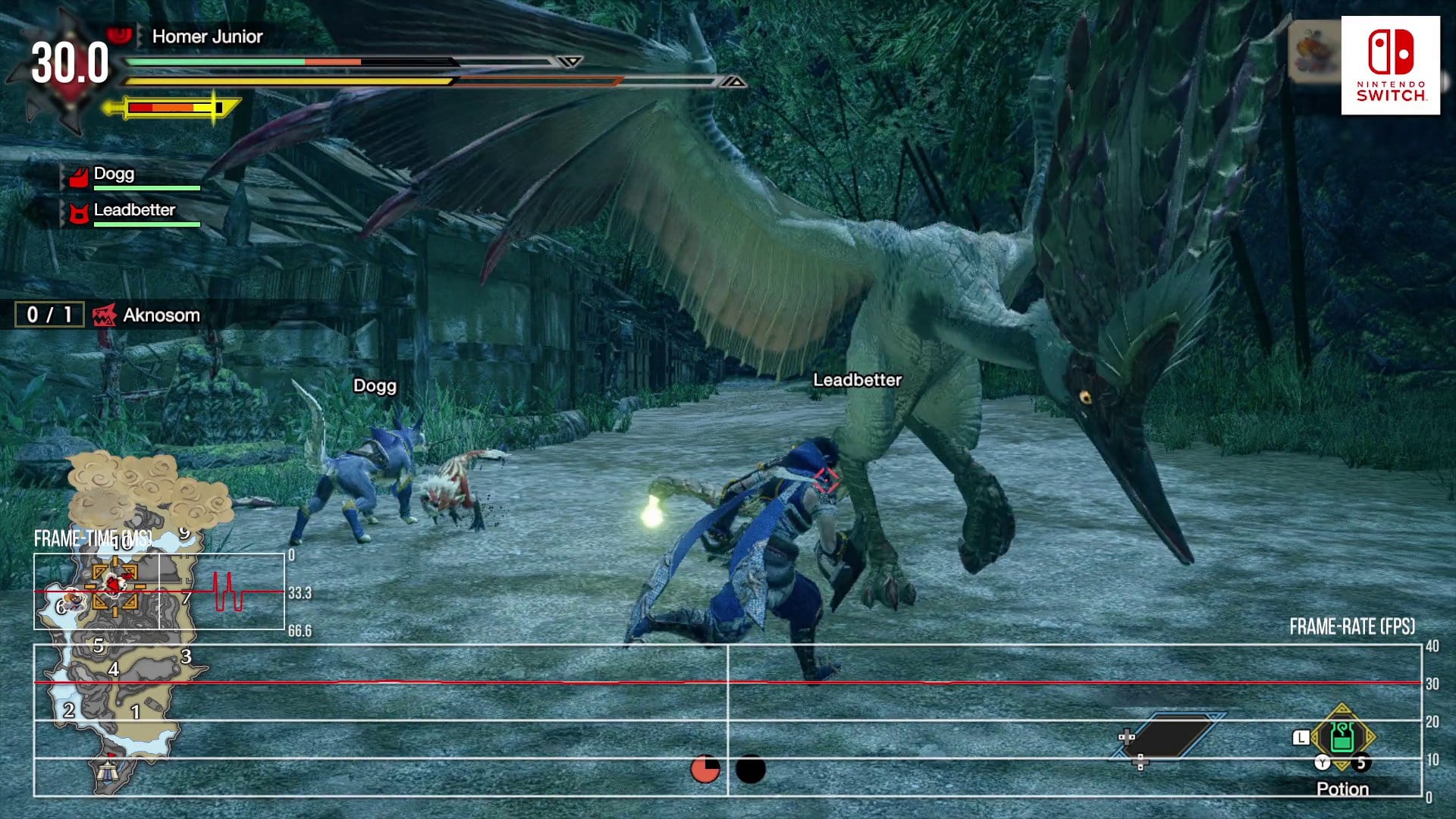
Task: Select buddy Leadbetter in the party list
Action: point(133,211)
